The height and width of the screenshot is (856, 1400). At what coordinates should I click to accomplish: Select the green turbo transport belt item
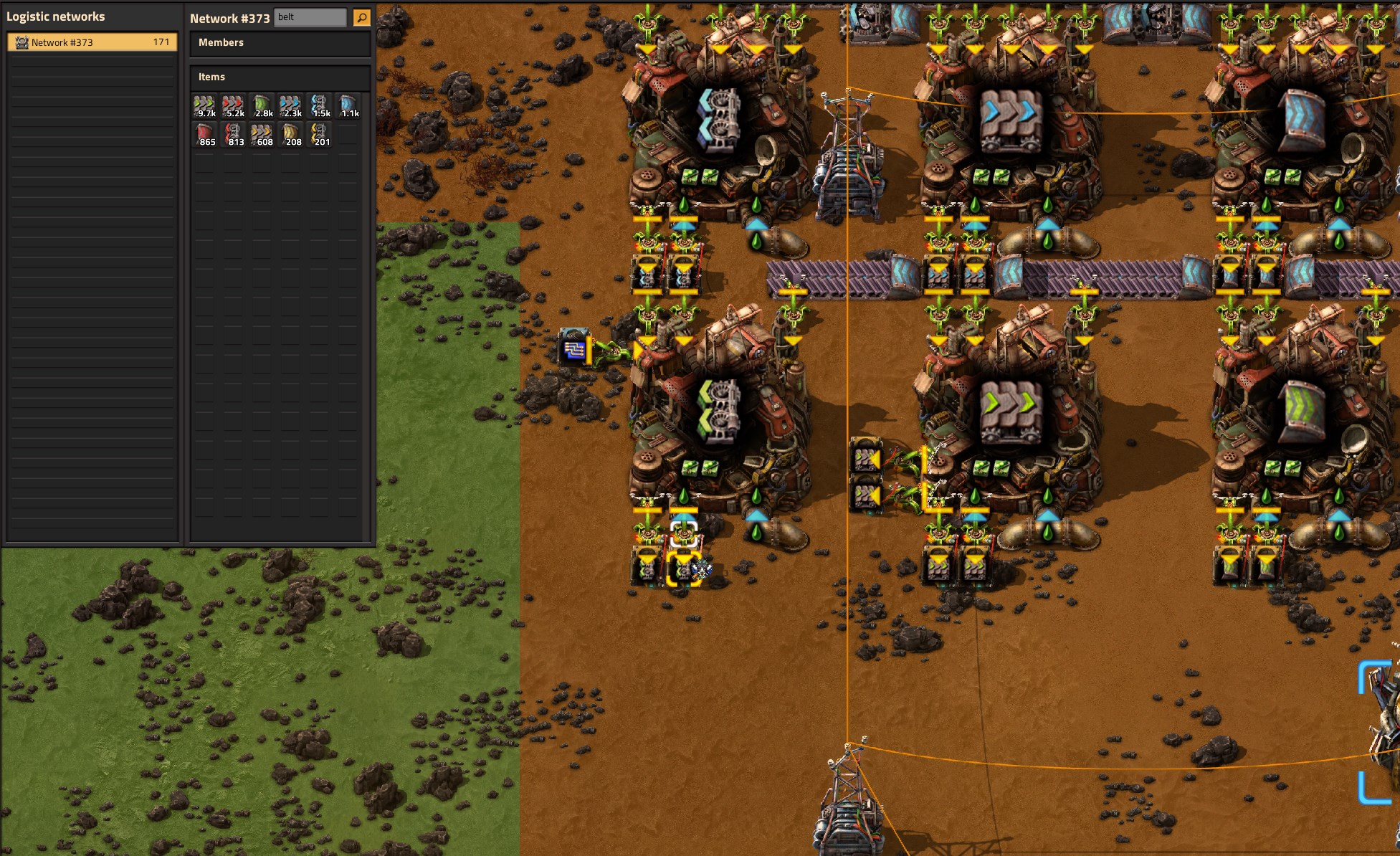coord(205,106)
